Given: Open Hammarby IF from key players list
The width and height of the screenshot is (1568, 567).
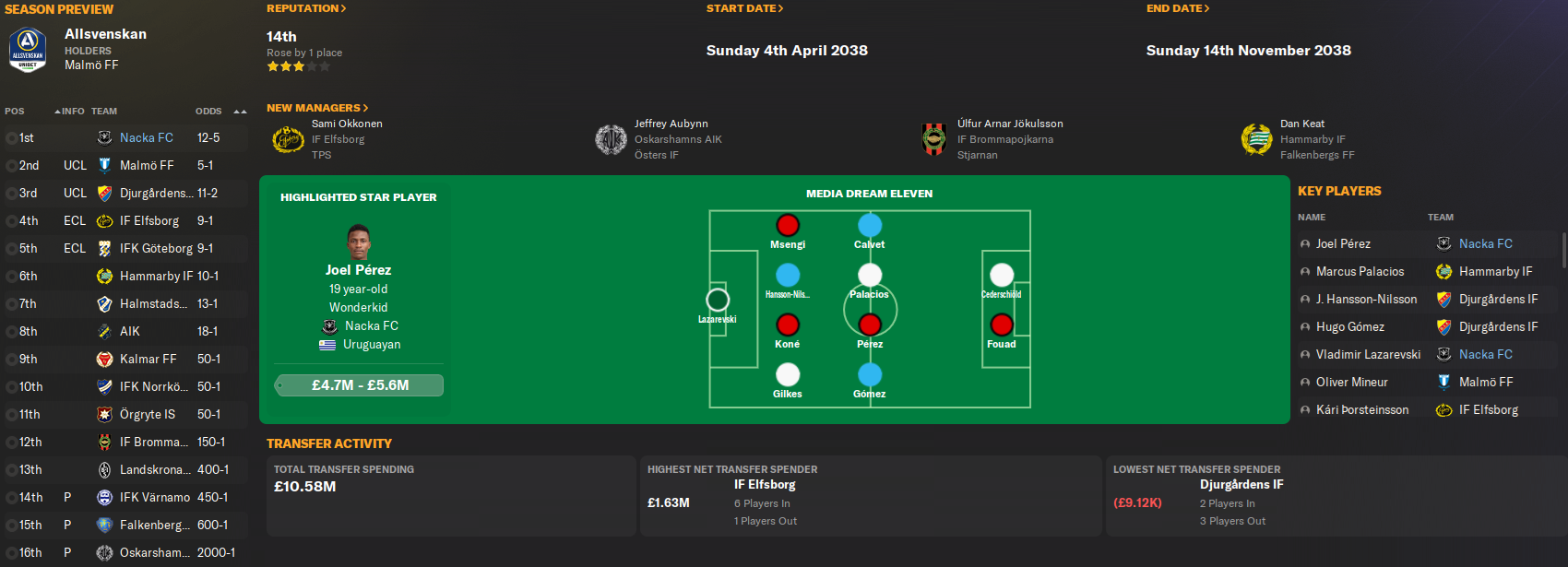Looking at the screenshot, I should point(1495,271).
